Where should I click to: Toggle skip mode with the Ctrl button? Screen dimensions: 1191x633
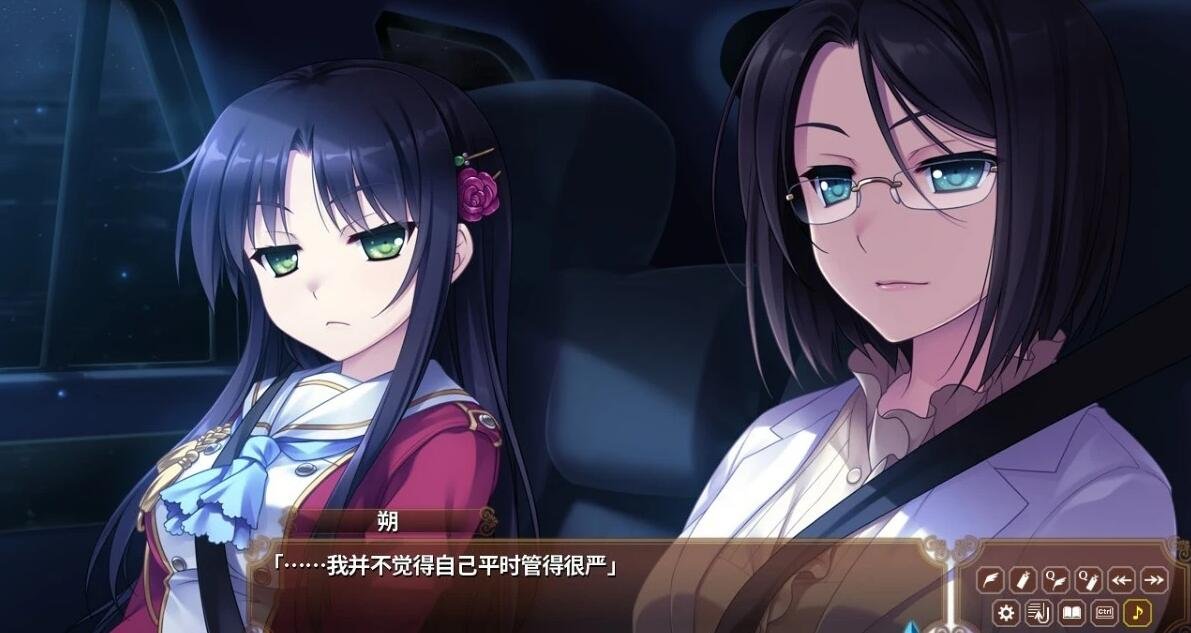[1104, 612]
